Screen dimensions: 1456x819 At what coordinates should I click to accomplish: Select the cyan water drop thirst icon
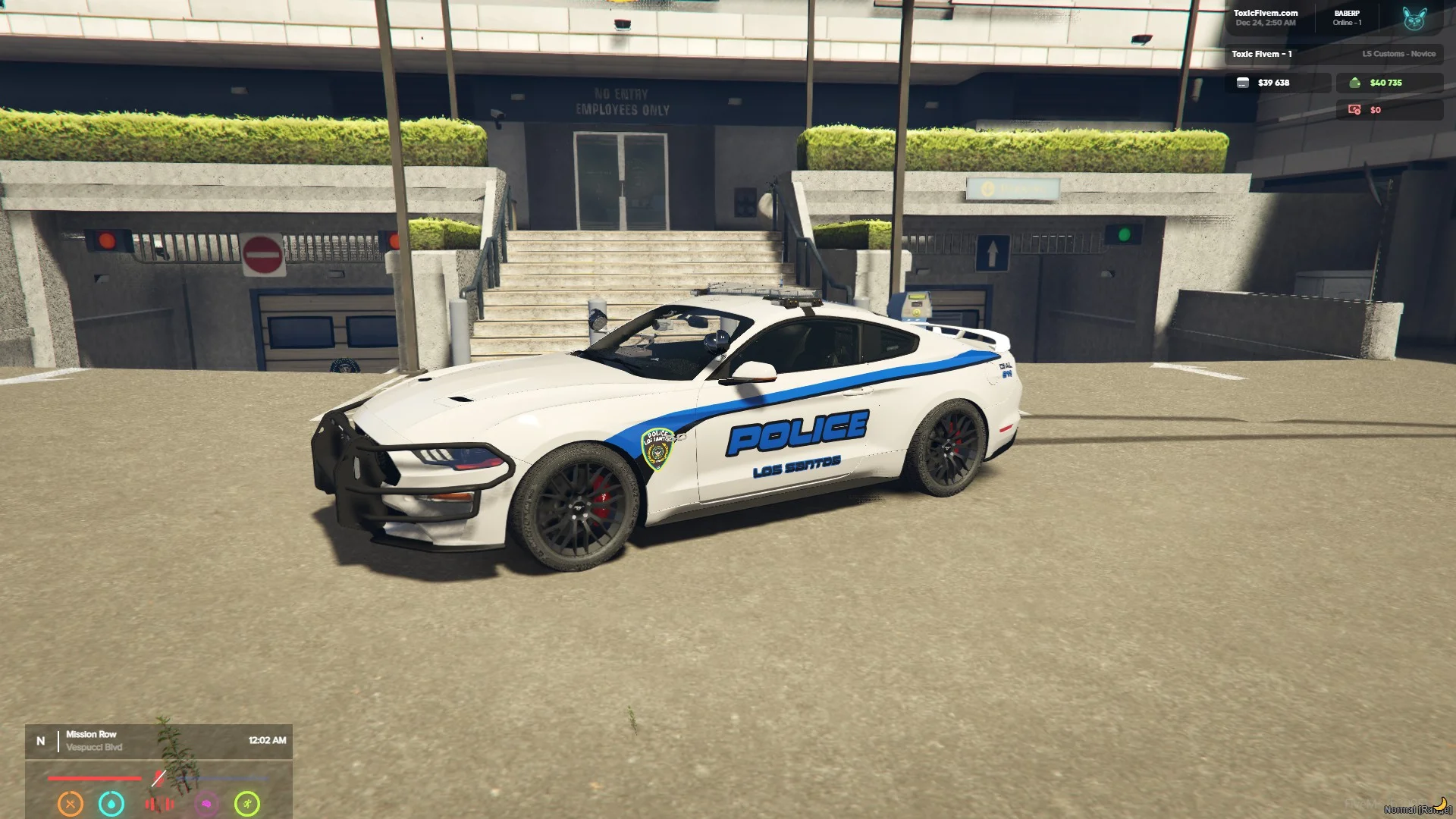click(x=111, y=803)
